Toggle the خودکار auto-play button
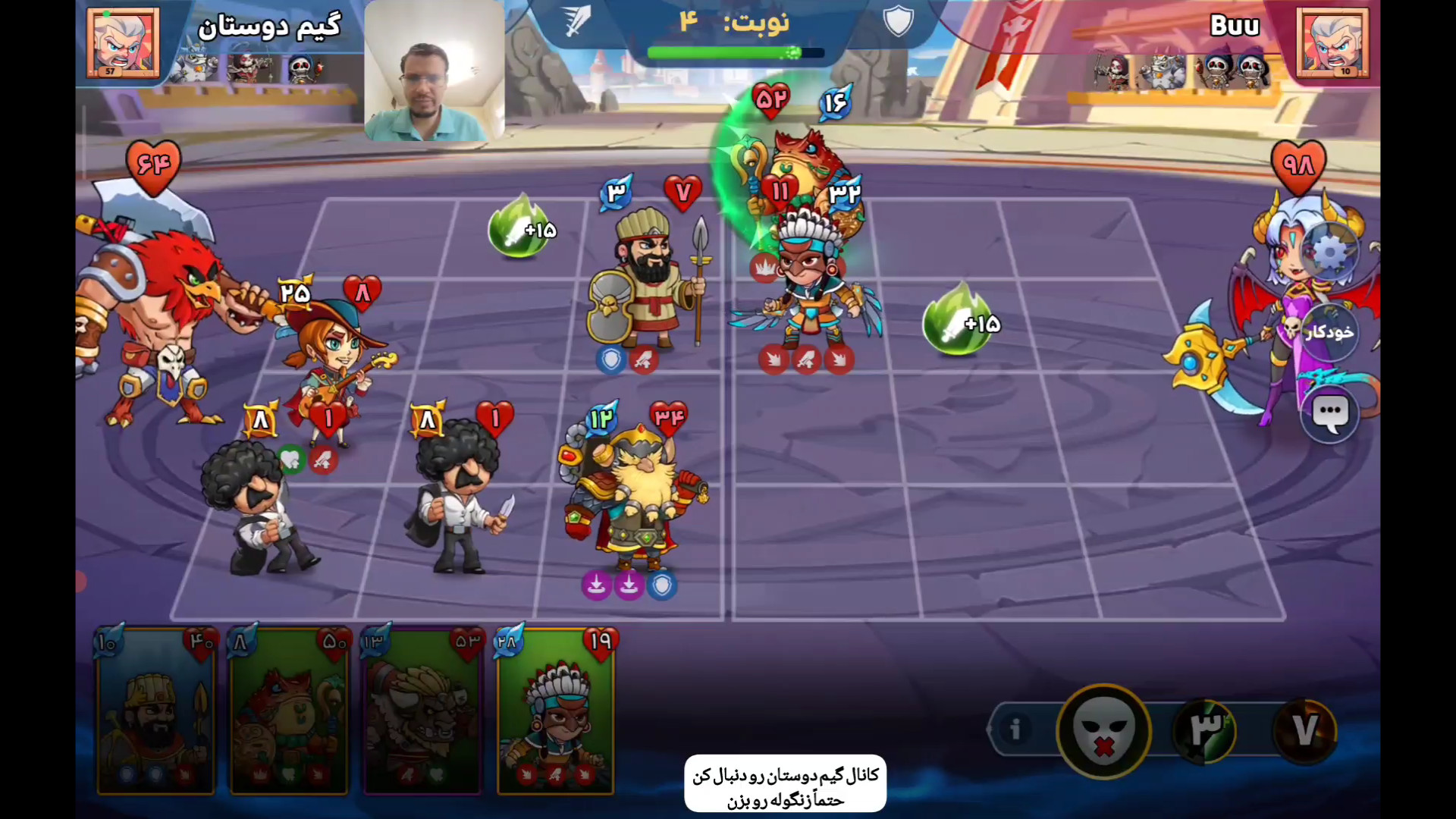Viewport: 1456px width, 819px height. click(x=1329, y=332)
